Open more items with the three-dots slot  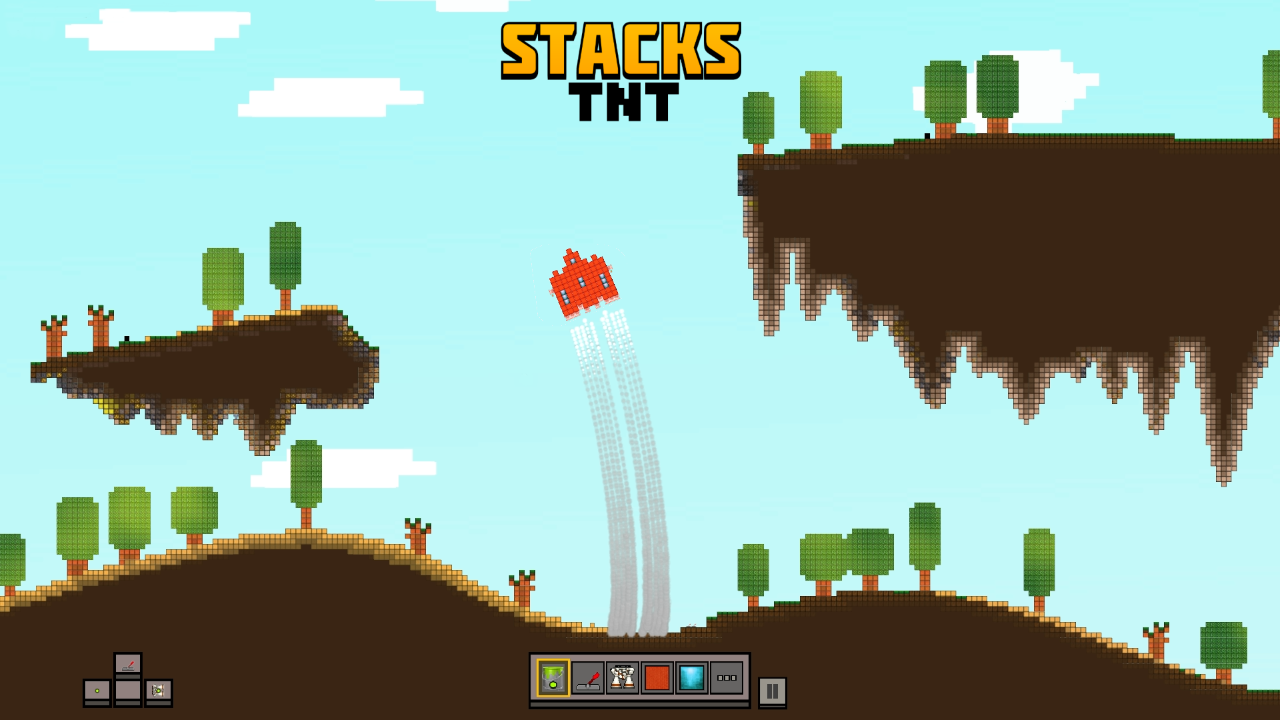[x=727, y=677]
